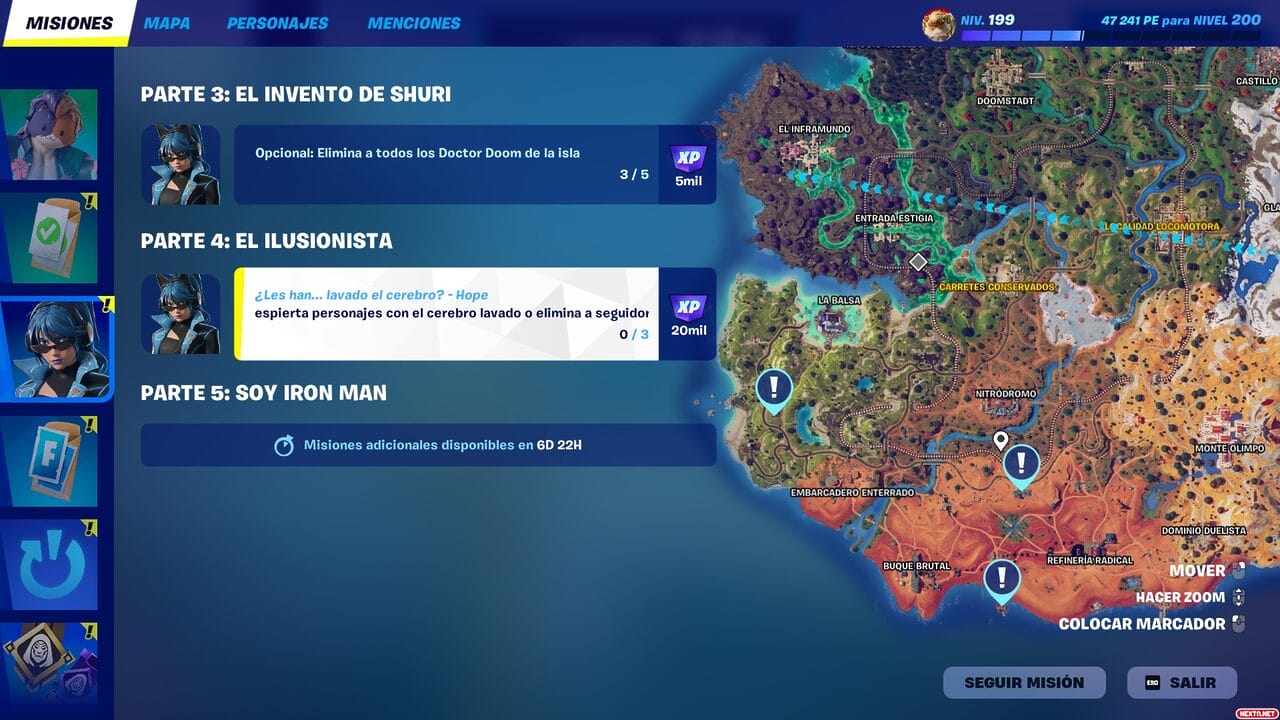Expand PARTE 3: EL INVENTO DE SHURI section
Screen dimensions: 1280x720
[x=297, y=94]
